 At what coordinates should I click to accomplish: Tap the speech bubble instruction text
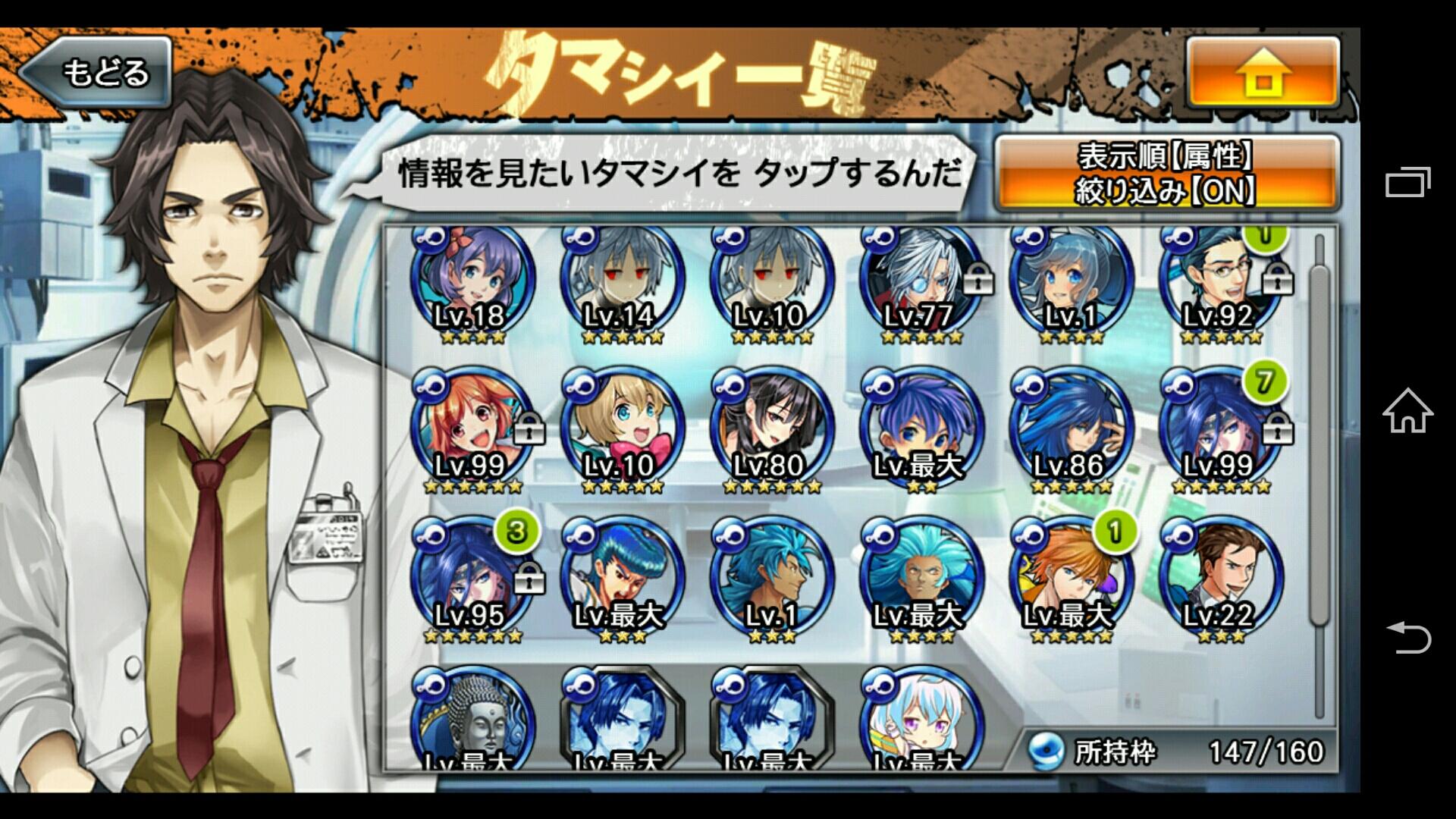point(679,174)
